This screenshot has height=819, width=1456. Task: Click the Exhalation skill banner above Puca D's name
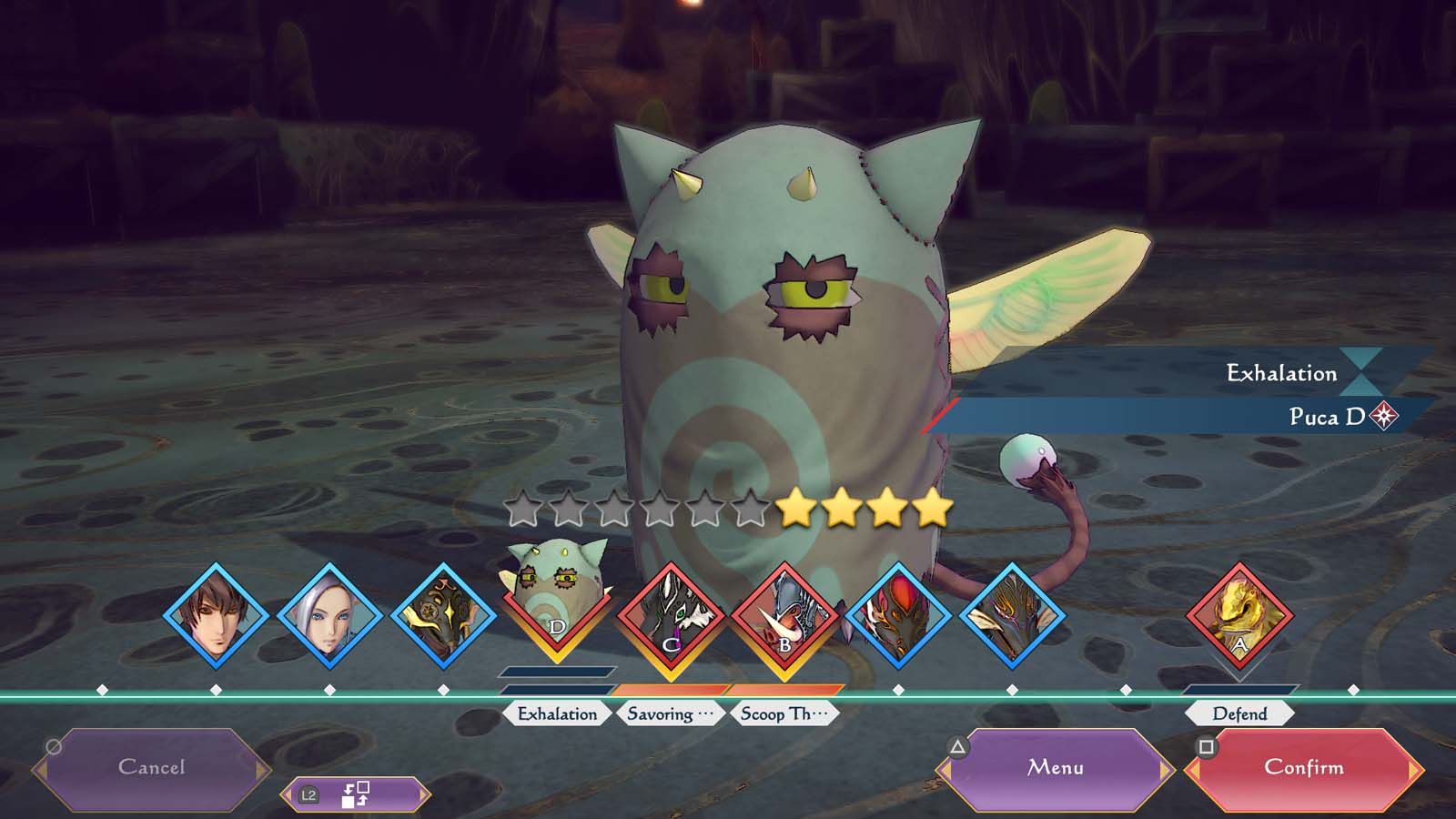pos(1183,373)
